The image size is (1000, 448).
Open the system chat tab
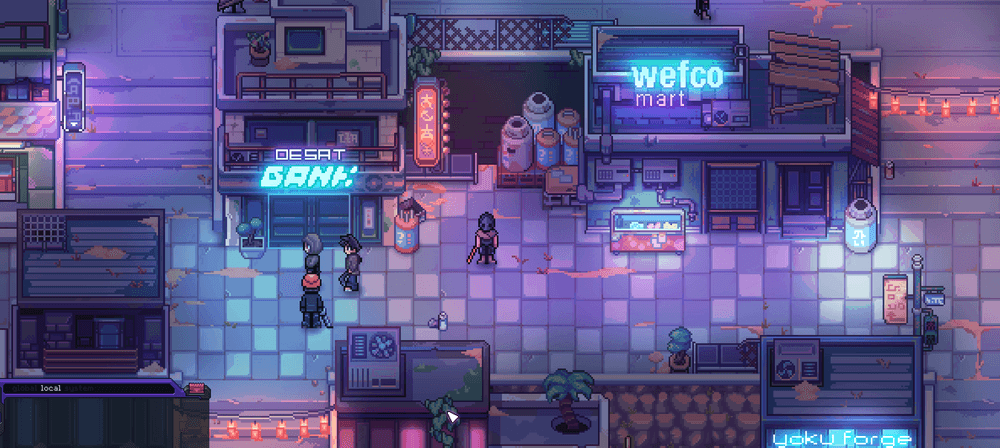click(77, 388)
